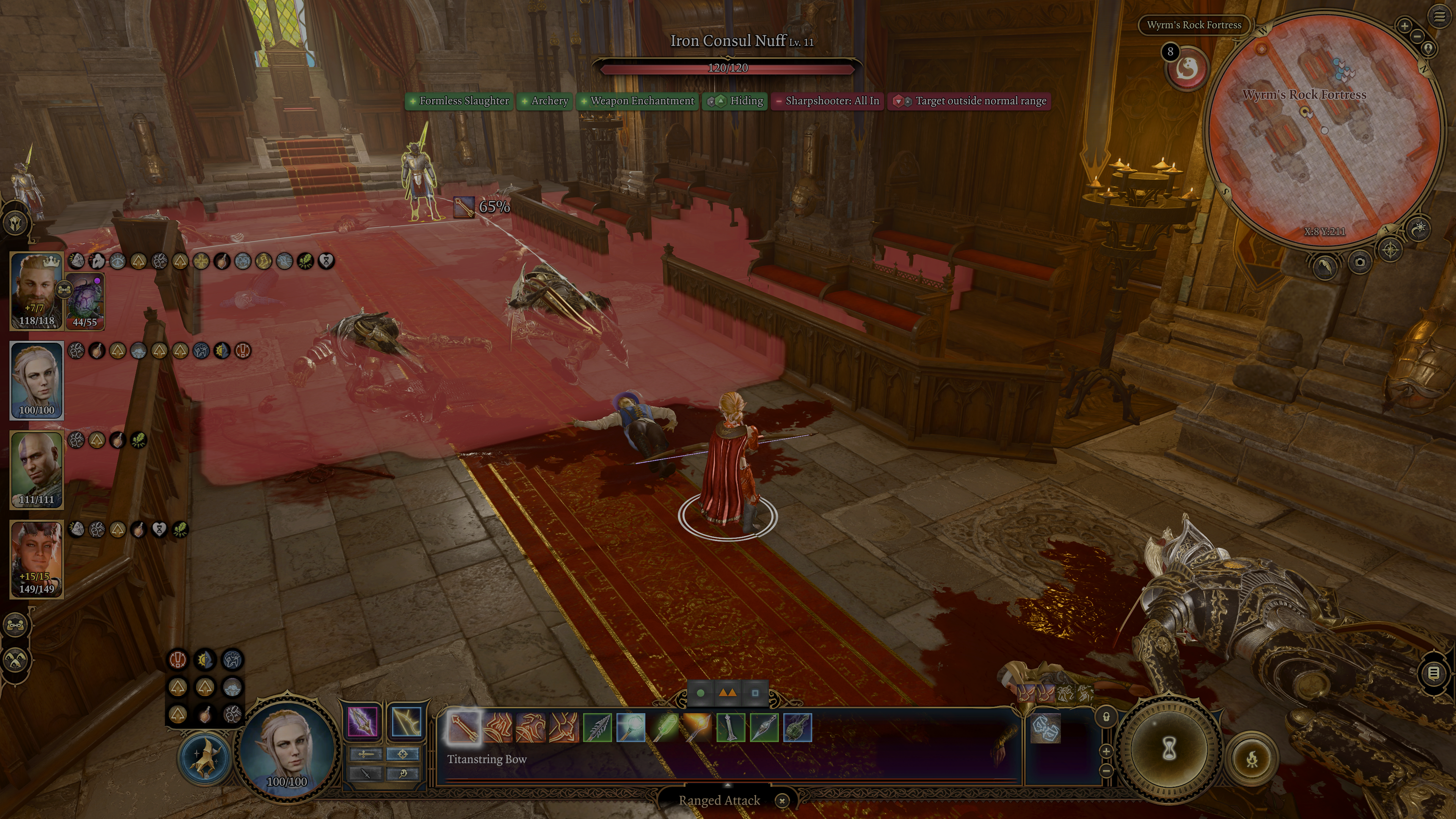Open the main menu hamburger button
Image resolution: width=1456 pixels, height=819 pixels.
click(x=1439, y=16)
